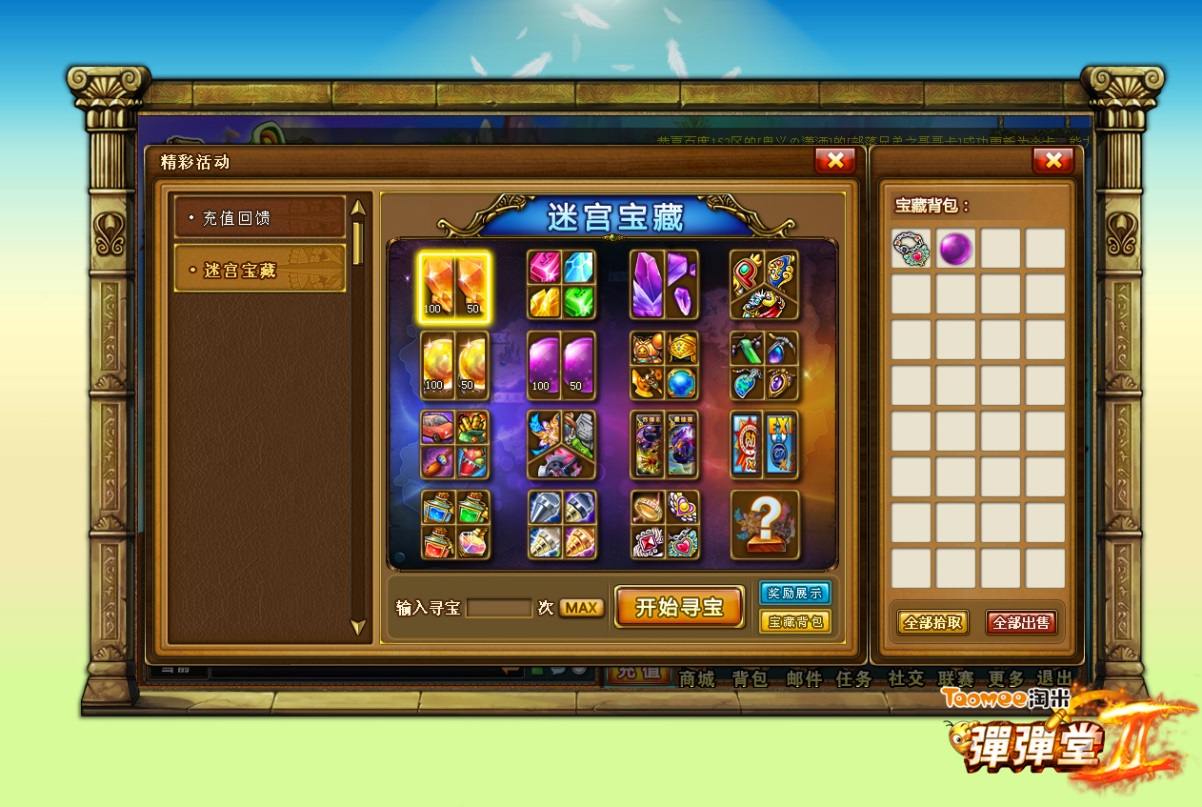1202x807 pixels.
Task: Select the 迷宫宝藏 activity tab
Action: (260, 269)
